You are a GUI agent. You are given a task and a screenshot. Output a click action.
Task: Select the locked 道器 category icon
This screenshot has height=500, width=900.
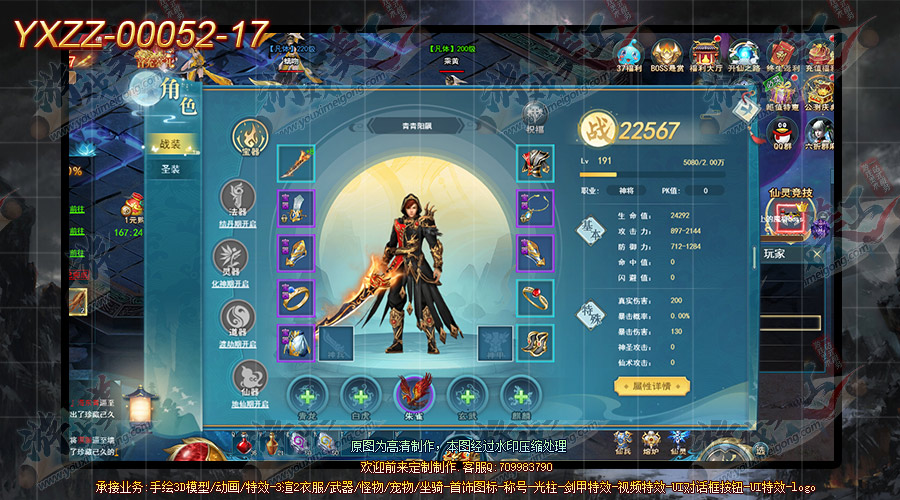coord(237,316)
